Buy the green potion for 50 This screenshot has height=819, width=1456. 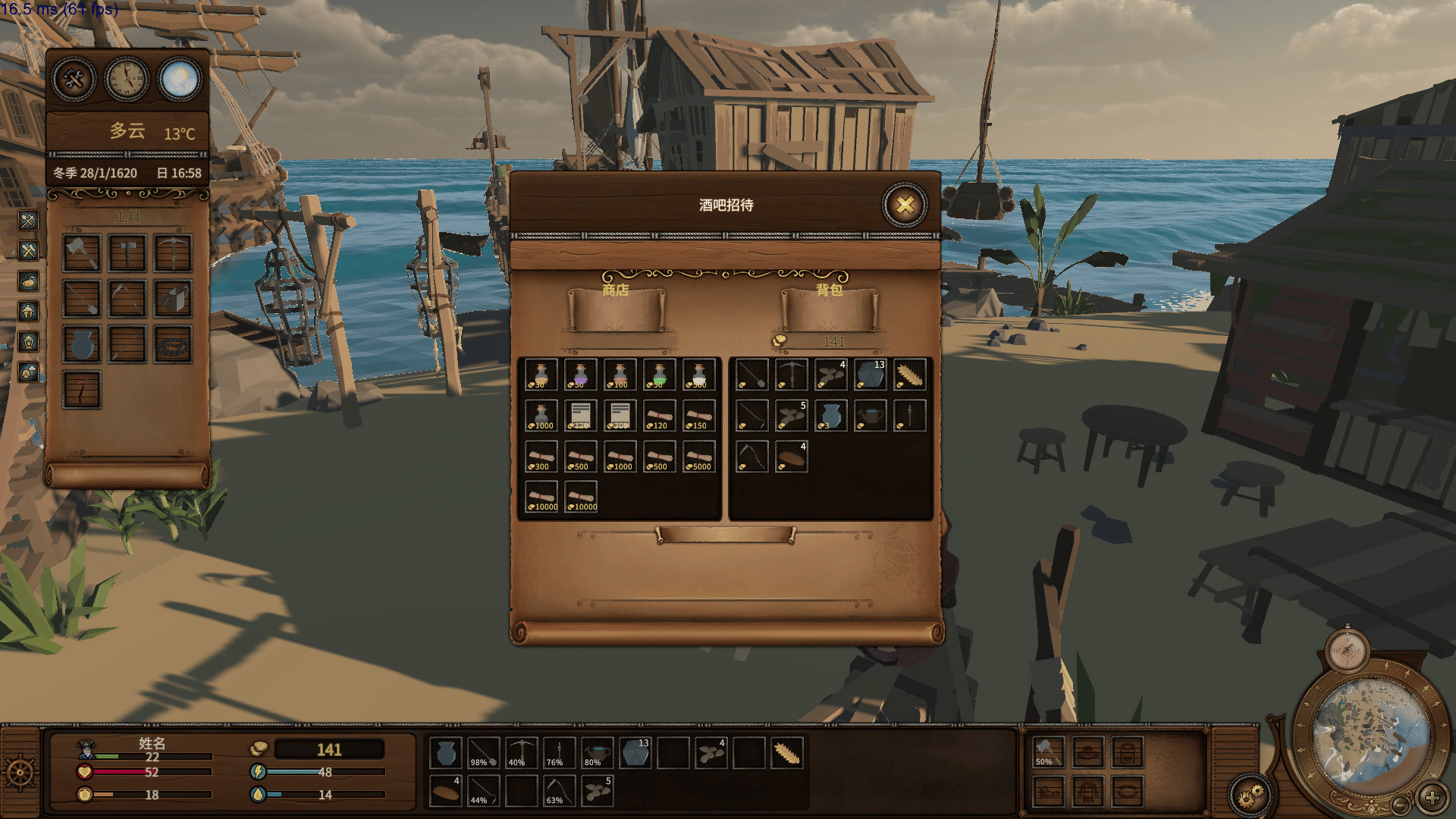pos(660,375)
